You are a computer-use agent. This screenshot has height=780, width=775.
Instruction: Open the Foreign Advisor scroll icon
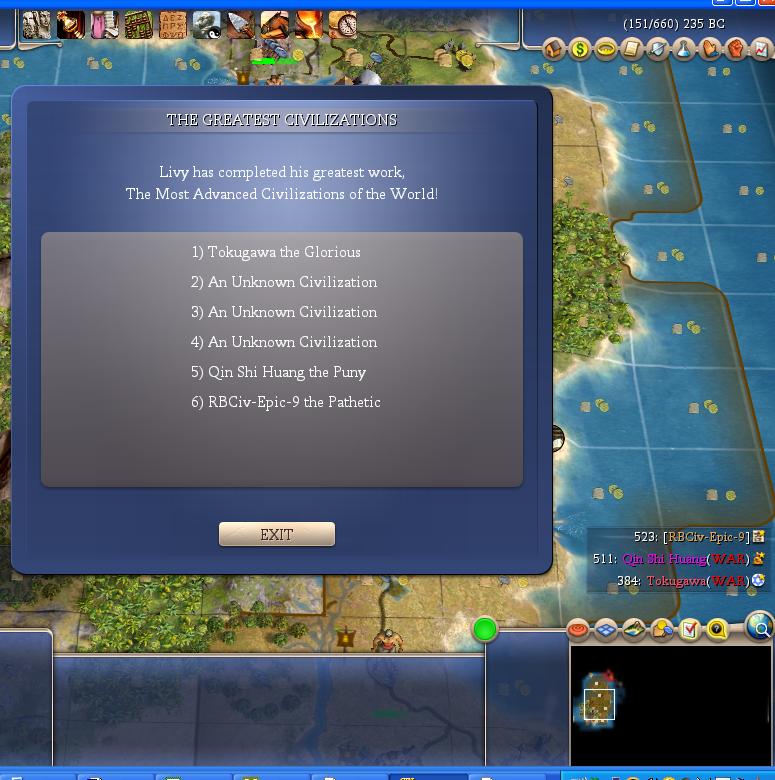click(x=632, y=49)
